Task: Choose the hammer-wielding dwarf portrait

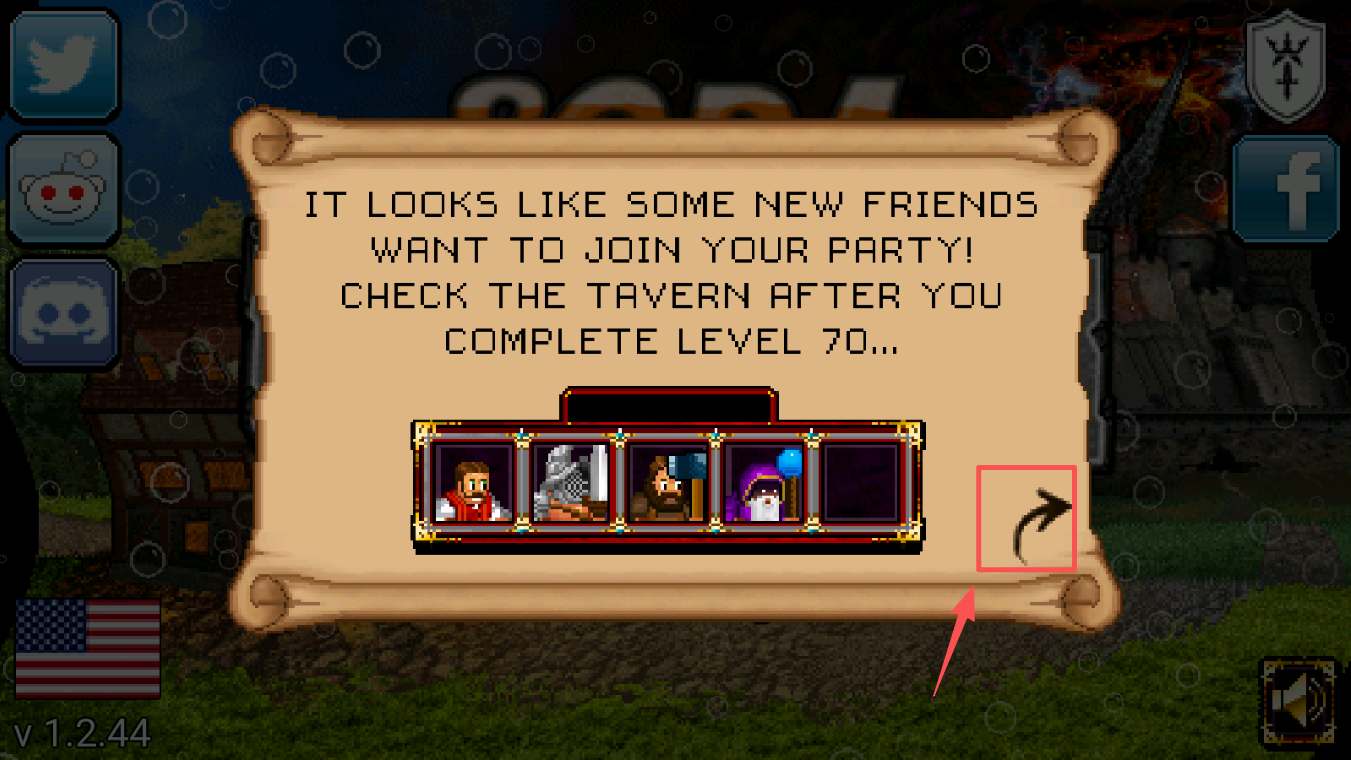Action: (667, 485)
